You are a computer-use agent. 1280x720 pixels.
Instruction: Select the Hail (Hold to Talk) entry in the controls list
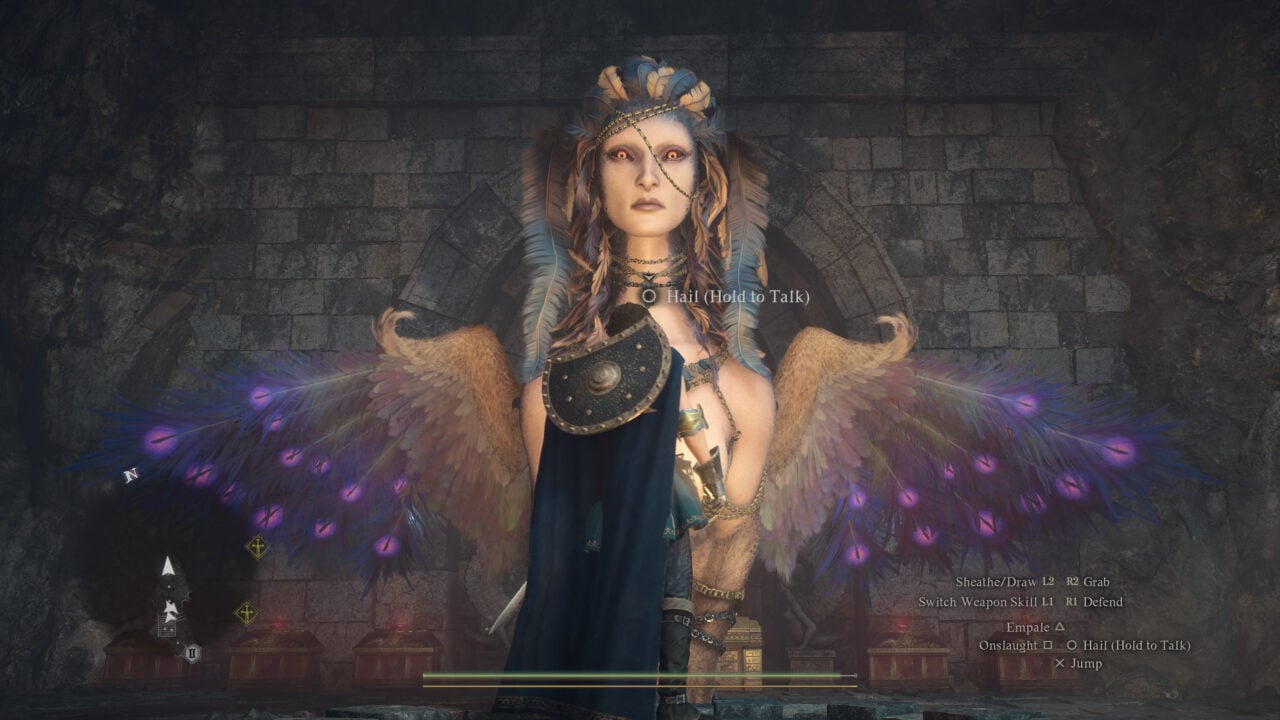(x=1136, y=645)
